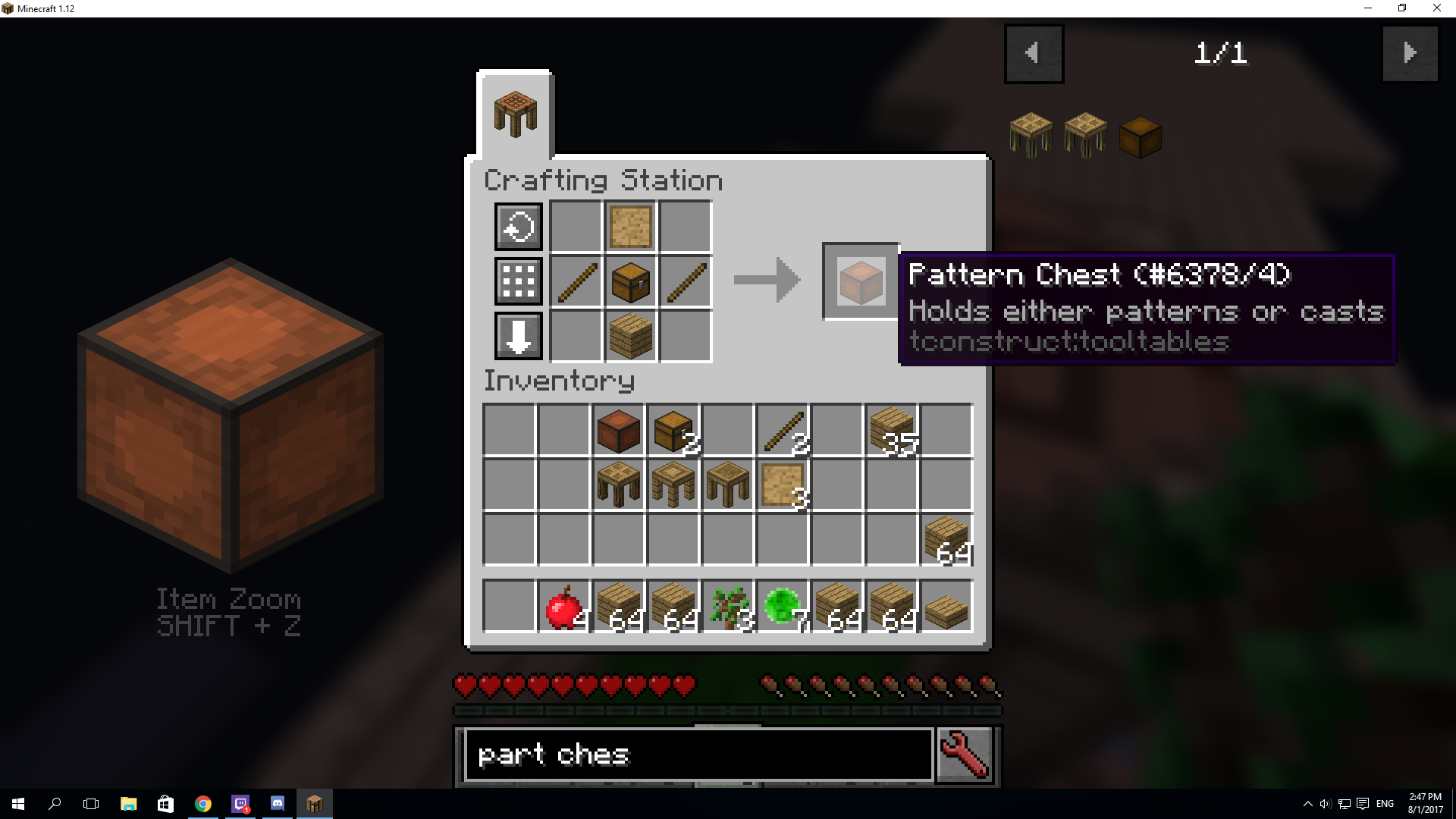
Task: Expand hidden icons in the system tray
Action: [1308, 803]
